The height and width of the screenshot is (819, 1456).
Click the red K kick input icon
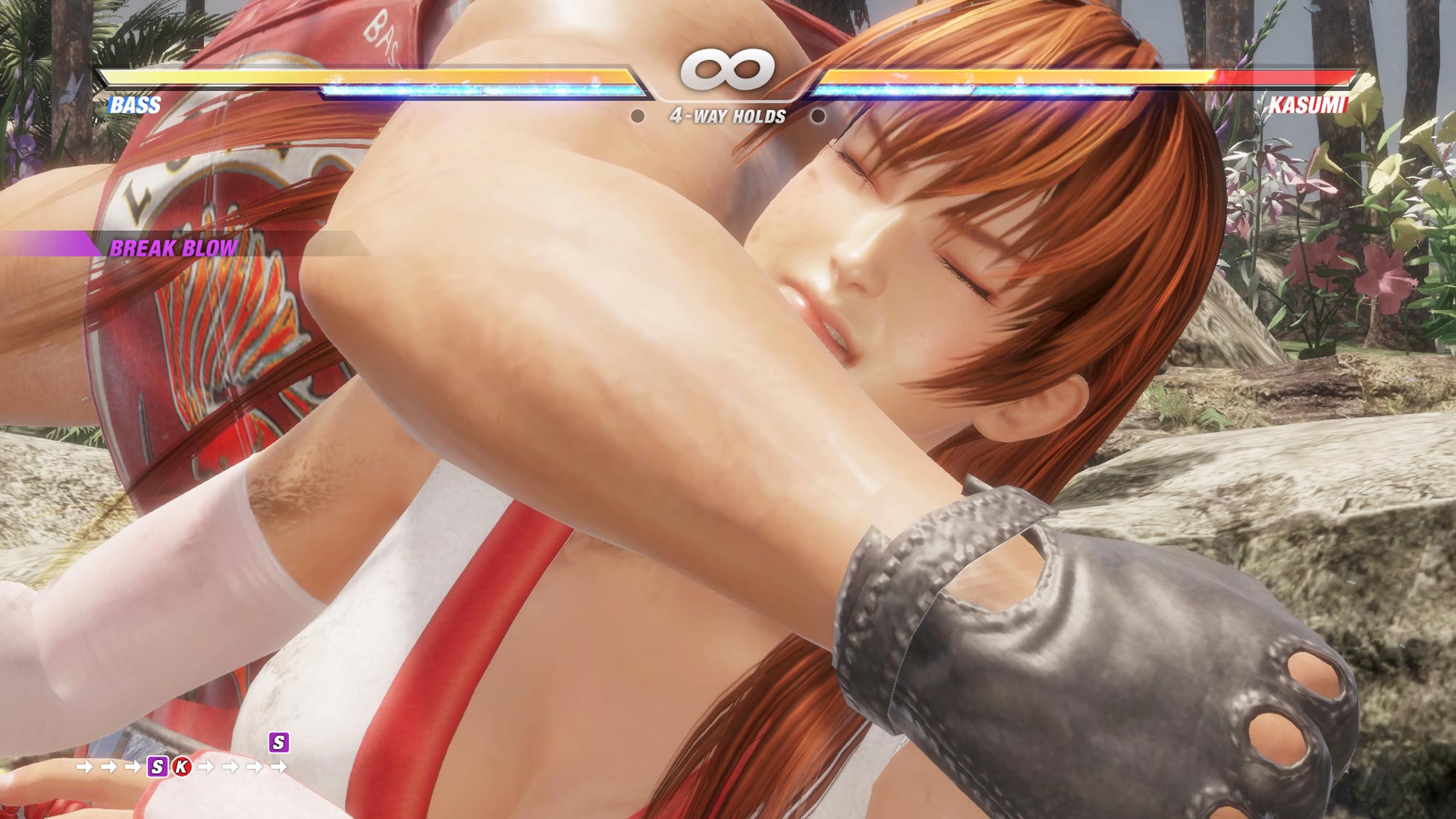click(182, 767)
